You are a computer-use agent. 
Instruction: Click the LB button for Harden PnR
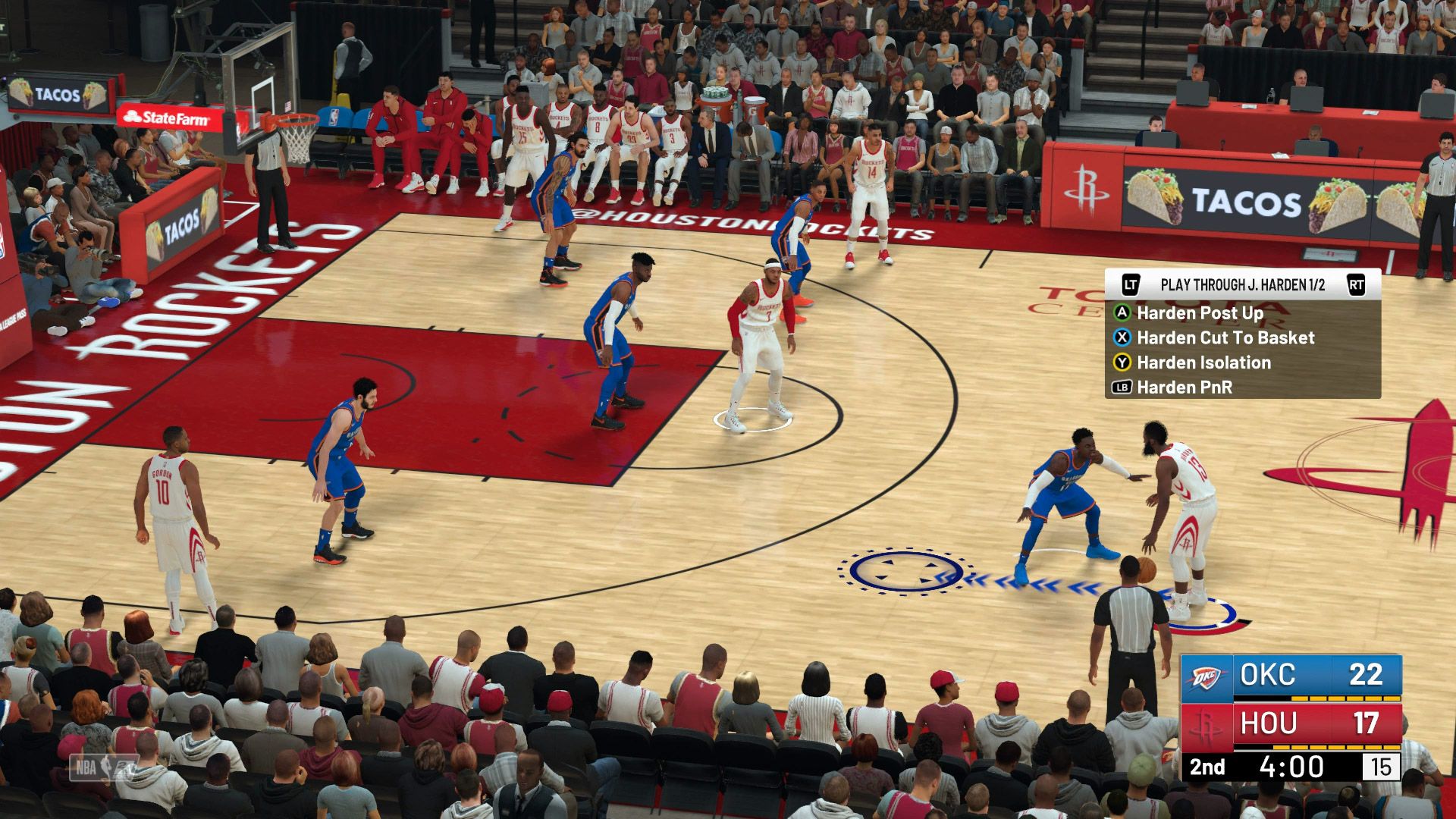(x=1123, y=387)
